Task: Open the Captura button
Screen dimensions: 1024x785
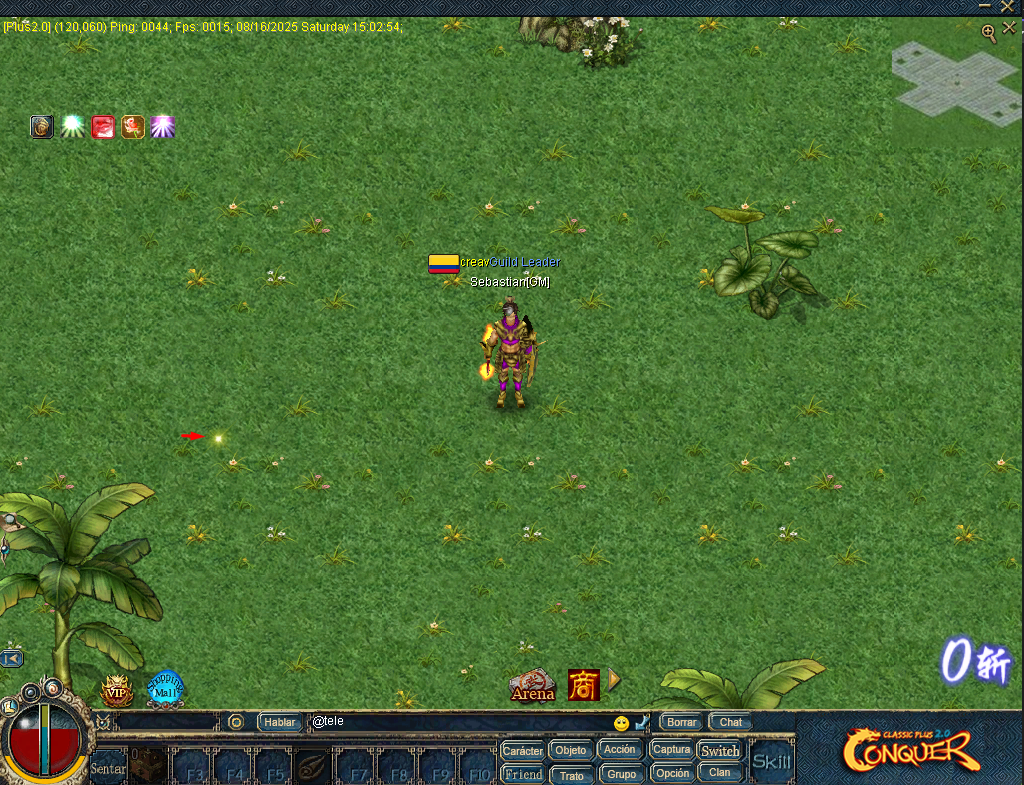Action: pyautogui.click(x=671, y=749)
